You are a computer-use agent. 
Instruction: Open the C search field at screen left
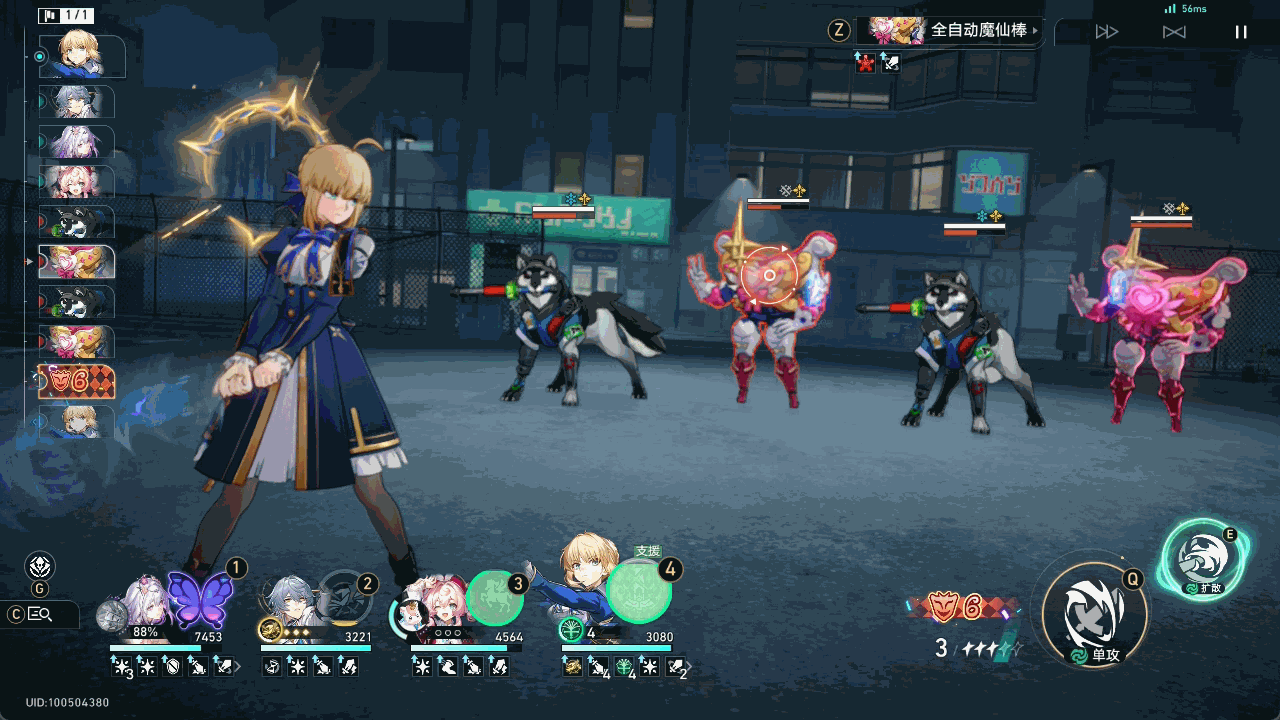click(40, 615)
